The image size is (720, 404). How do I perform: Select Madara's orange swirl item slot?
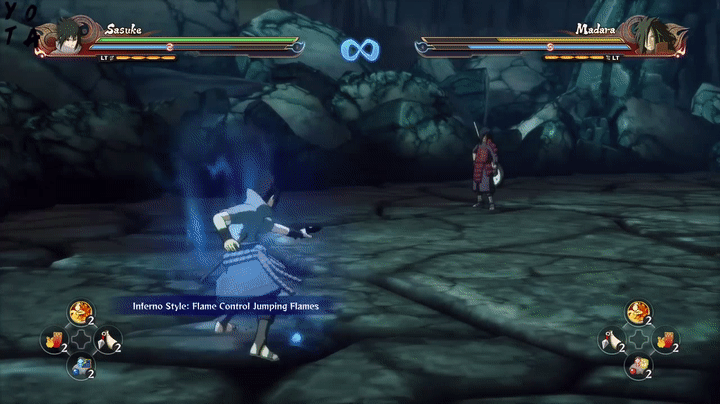click(638, 314)
